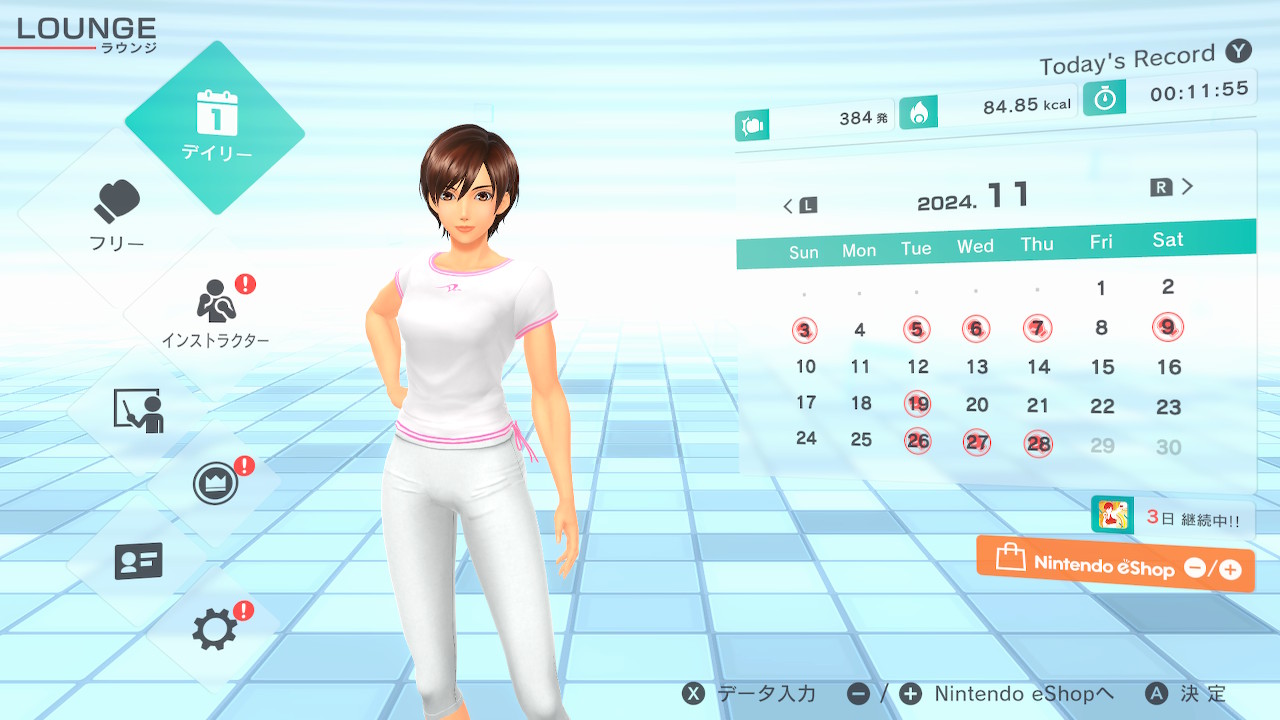This screenshot has height=720, width=1280.
Task: Choose the crown achievements menu
Action: pyautogui.click(x=215, y=485)
